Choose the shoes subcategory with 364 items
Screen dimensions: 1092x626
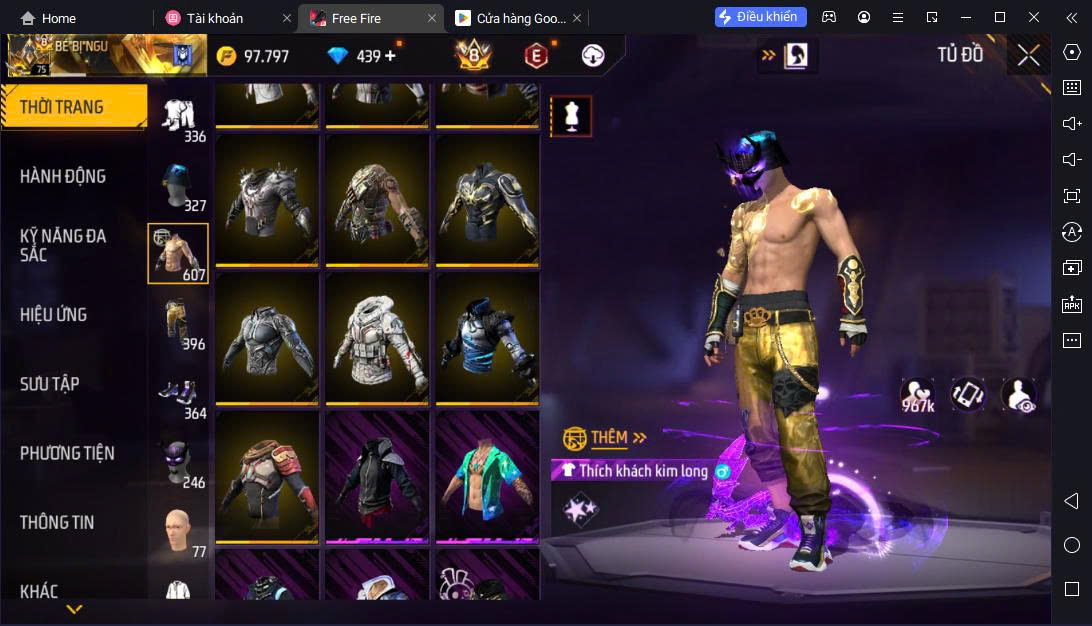tap(180, 392)
